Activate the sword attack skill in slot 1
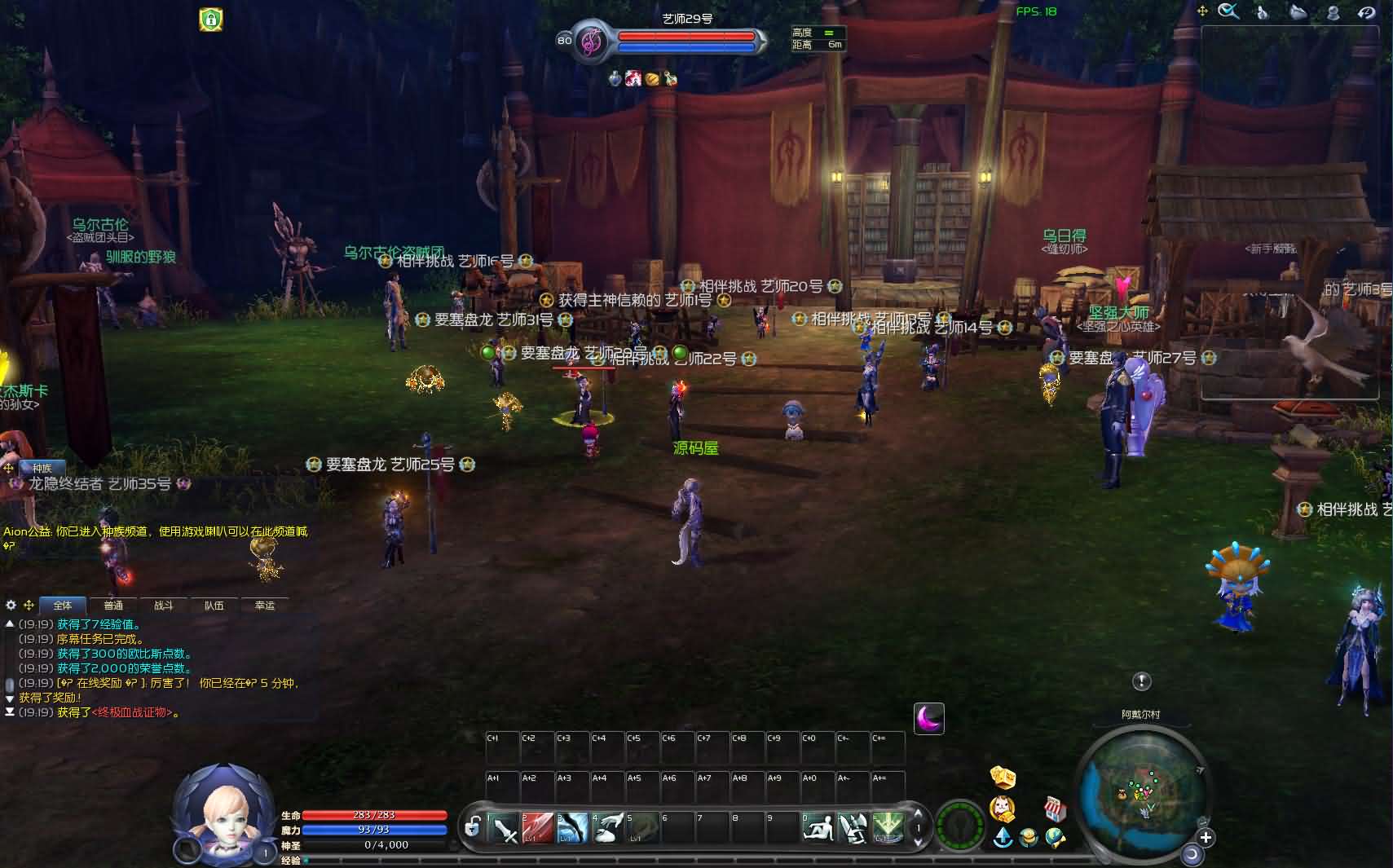 click(x=504, y=828)
